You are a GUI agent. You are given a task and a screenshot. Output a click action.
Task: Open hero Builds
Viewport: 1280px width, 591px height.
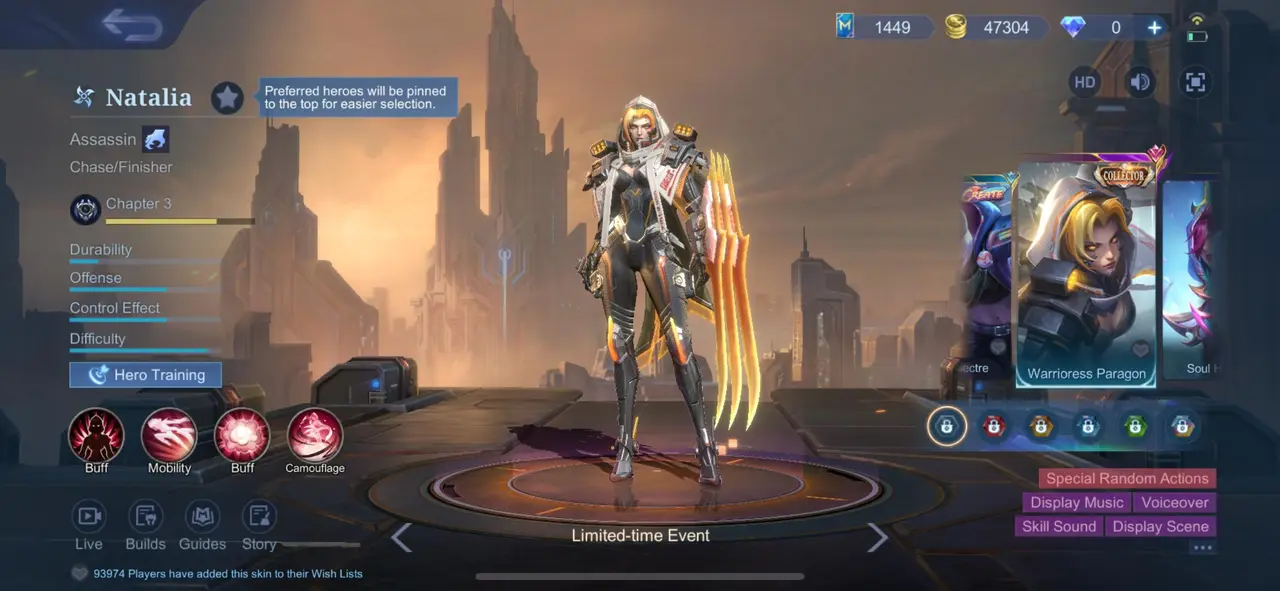tap(145, 516)
